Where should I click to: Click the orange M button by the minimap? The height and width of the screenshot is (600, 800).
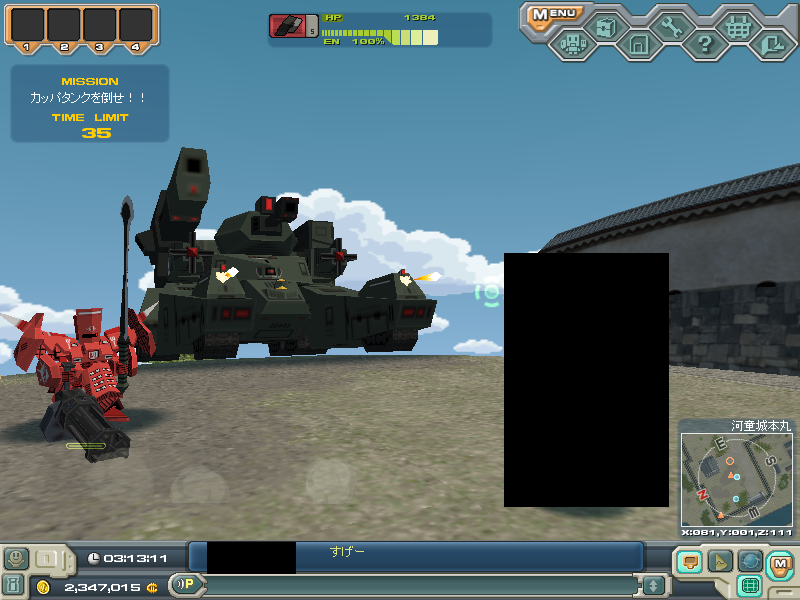pos(780,563)
